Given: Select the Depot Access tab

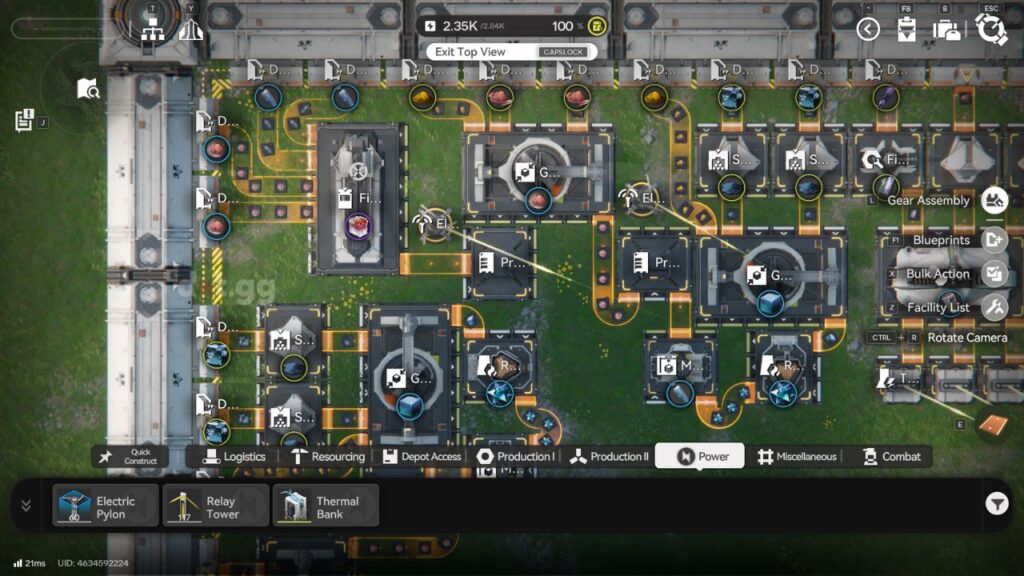Looking at the screenshot, I should point(421,457).
